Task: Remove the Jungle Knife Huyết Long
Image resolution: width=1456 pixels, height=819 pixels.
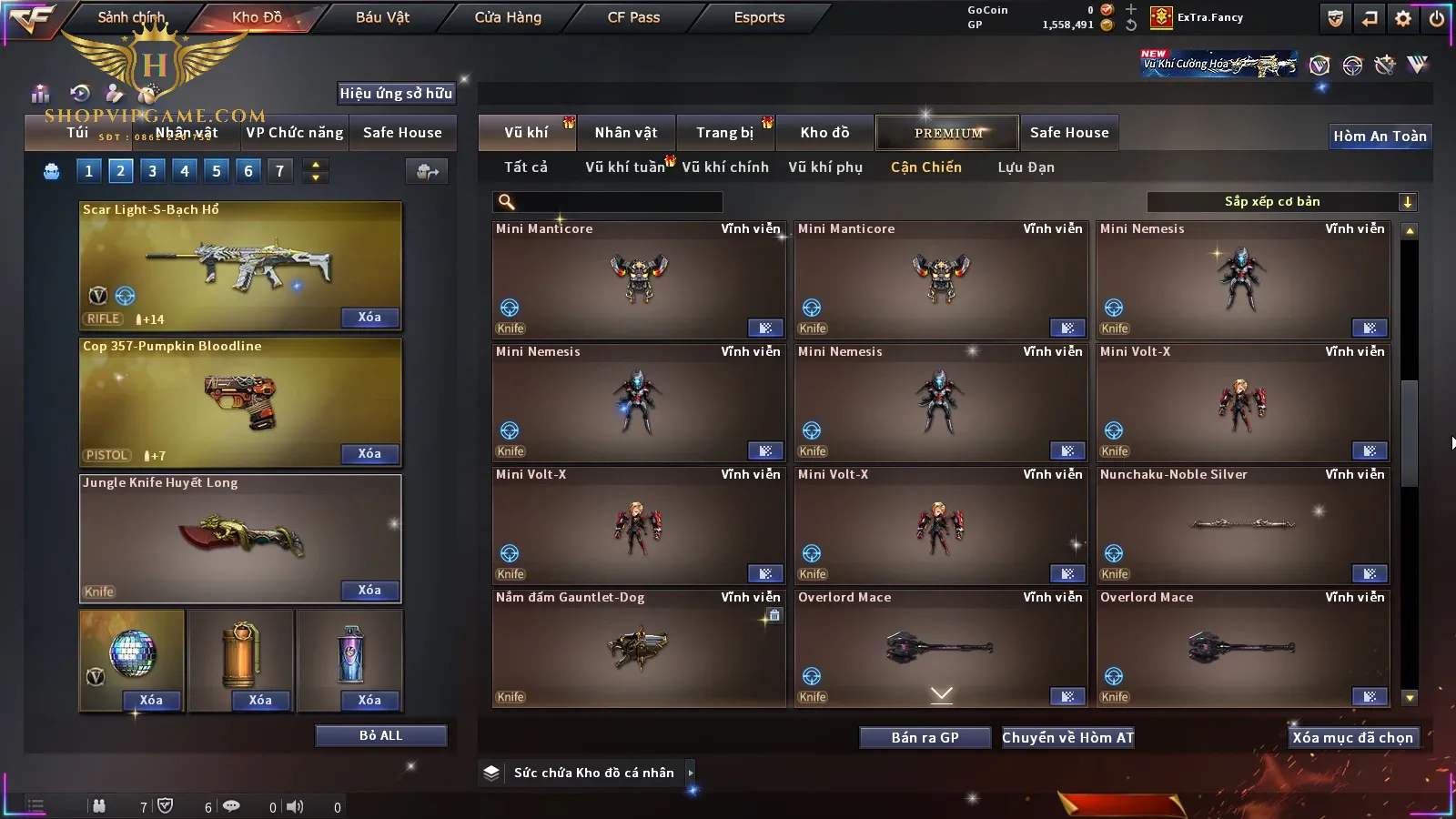Action: [x=369, y=591]
